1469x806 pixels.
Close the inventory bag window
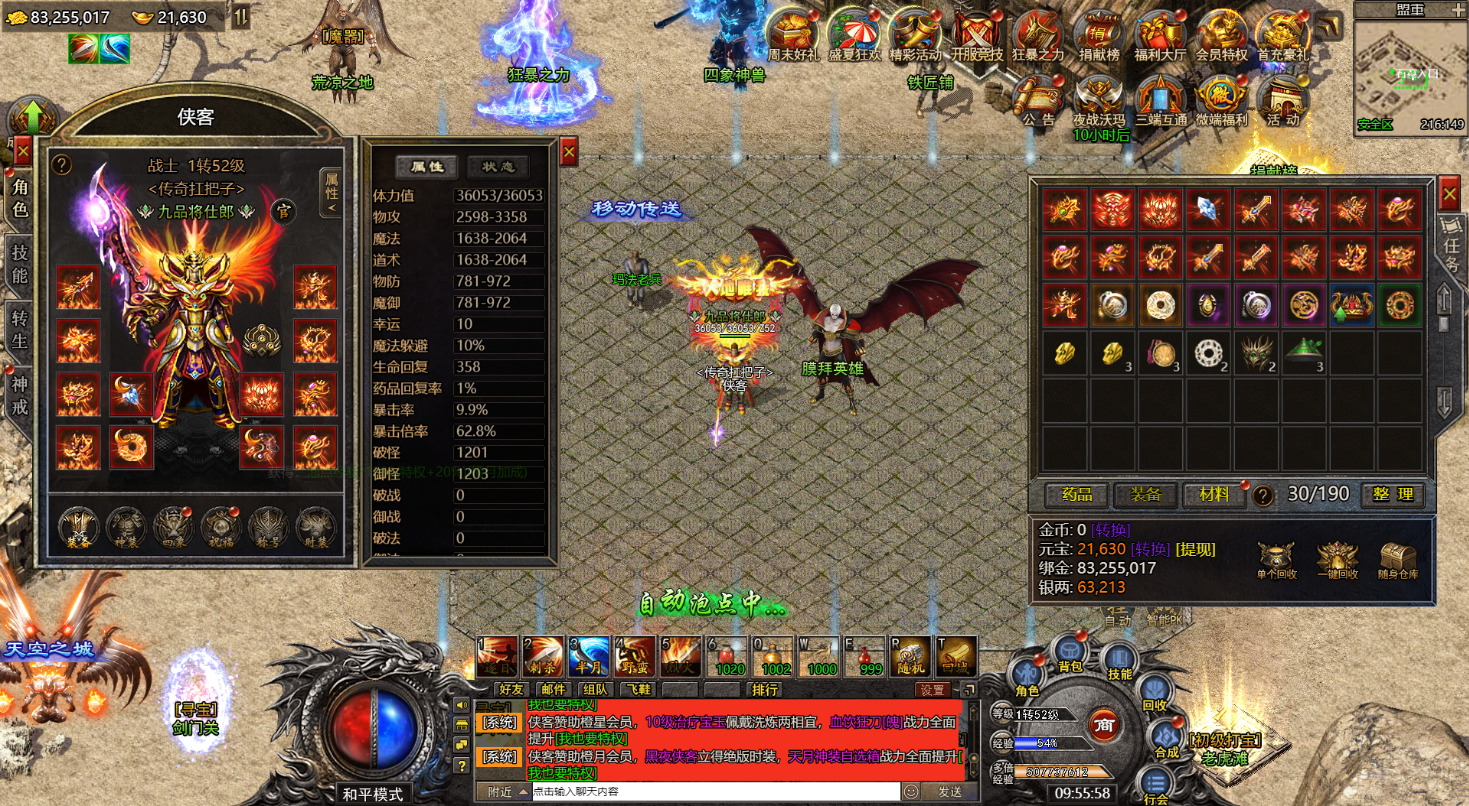pyautogui.click(x=1448, y=191)
